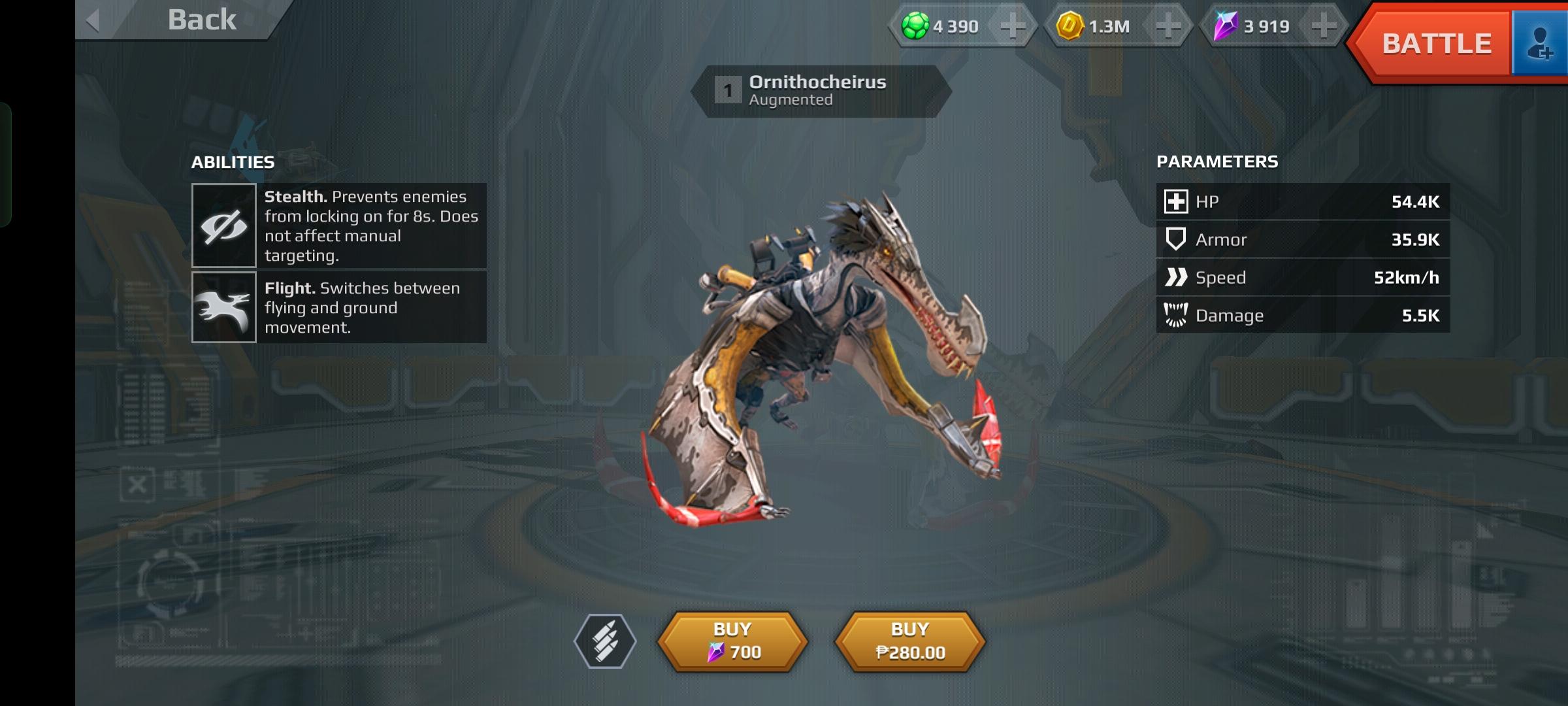Add more green gems with the plus

click(1012, 27)
